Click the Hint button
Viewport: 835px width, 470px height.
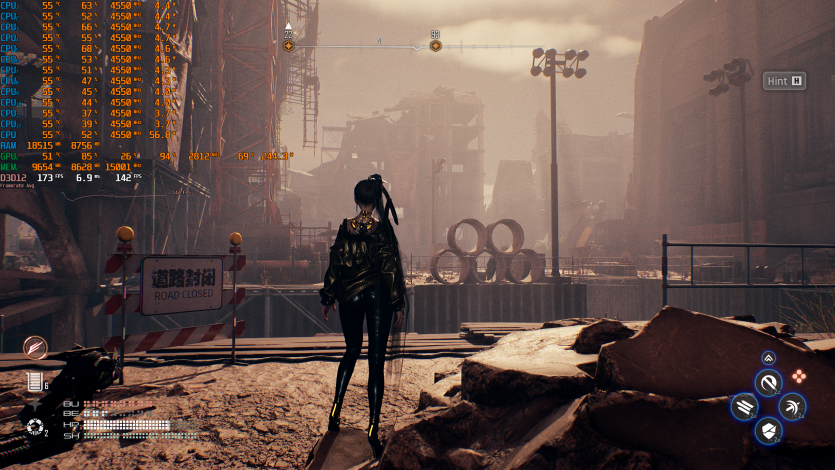[x=784, y=81]
